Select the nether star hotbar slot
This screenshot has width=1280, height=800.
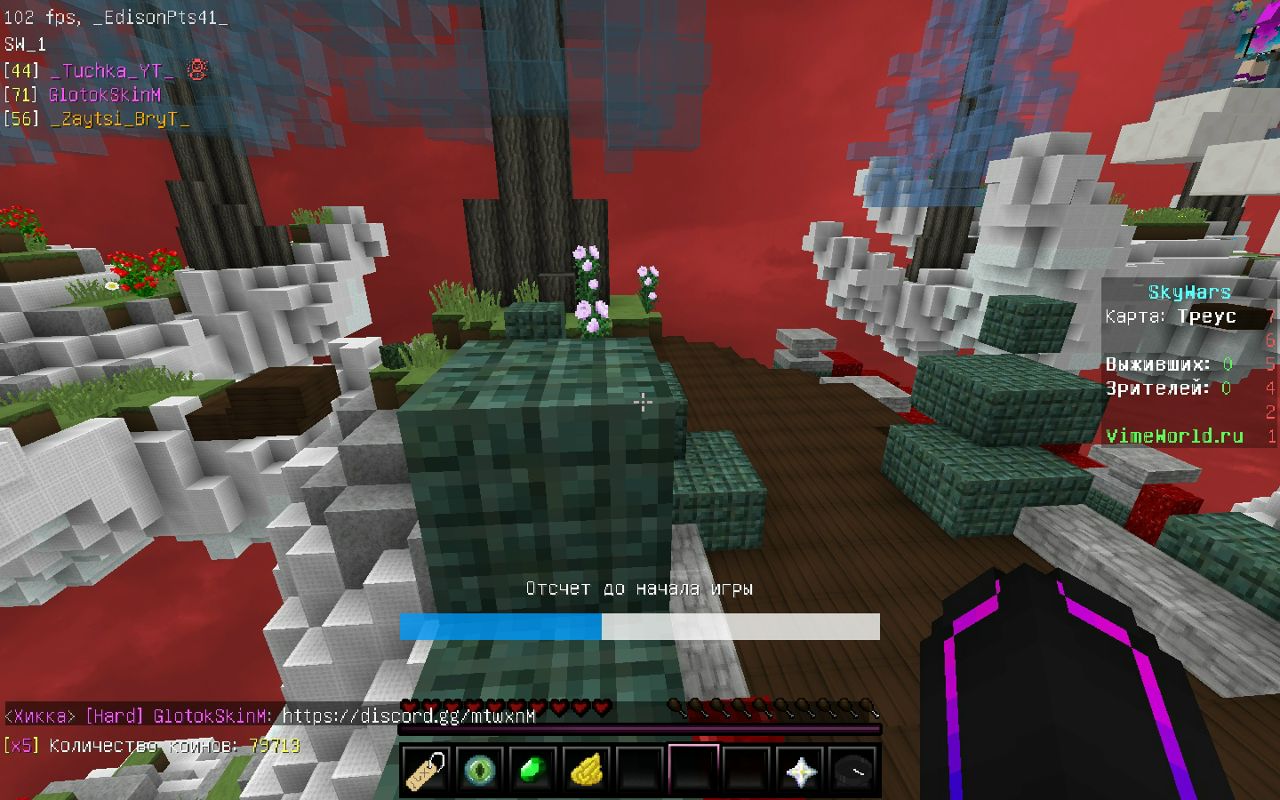800,770
